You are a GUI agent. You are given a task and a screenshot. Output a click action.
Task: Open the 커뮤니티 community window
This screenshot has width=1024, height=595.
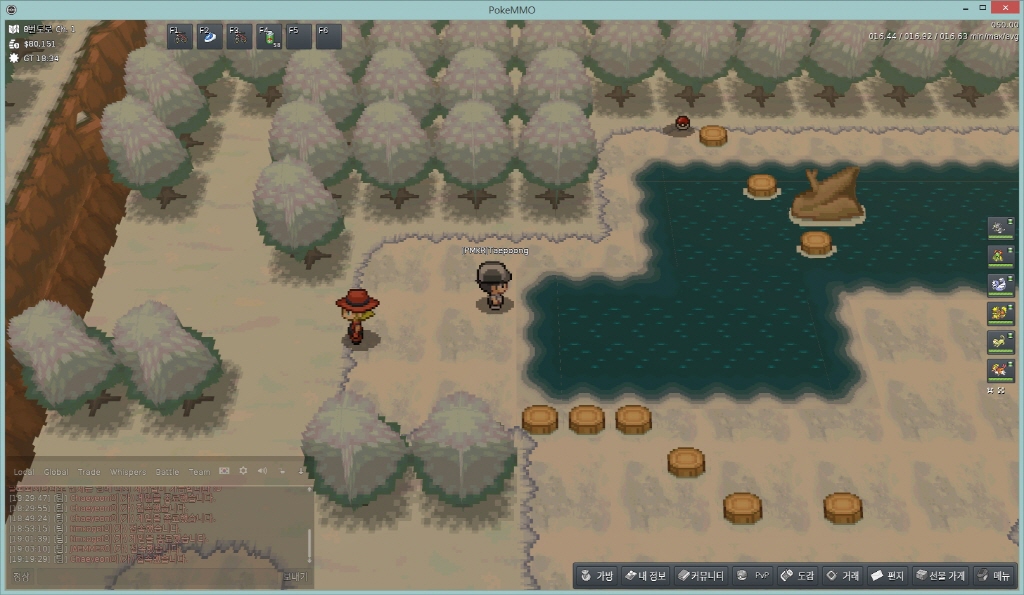pos(700,576)
